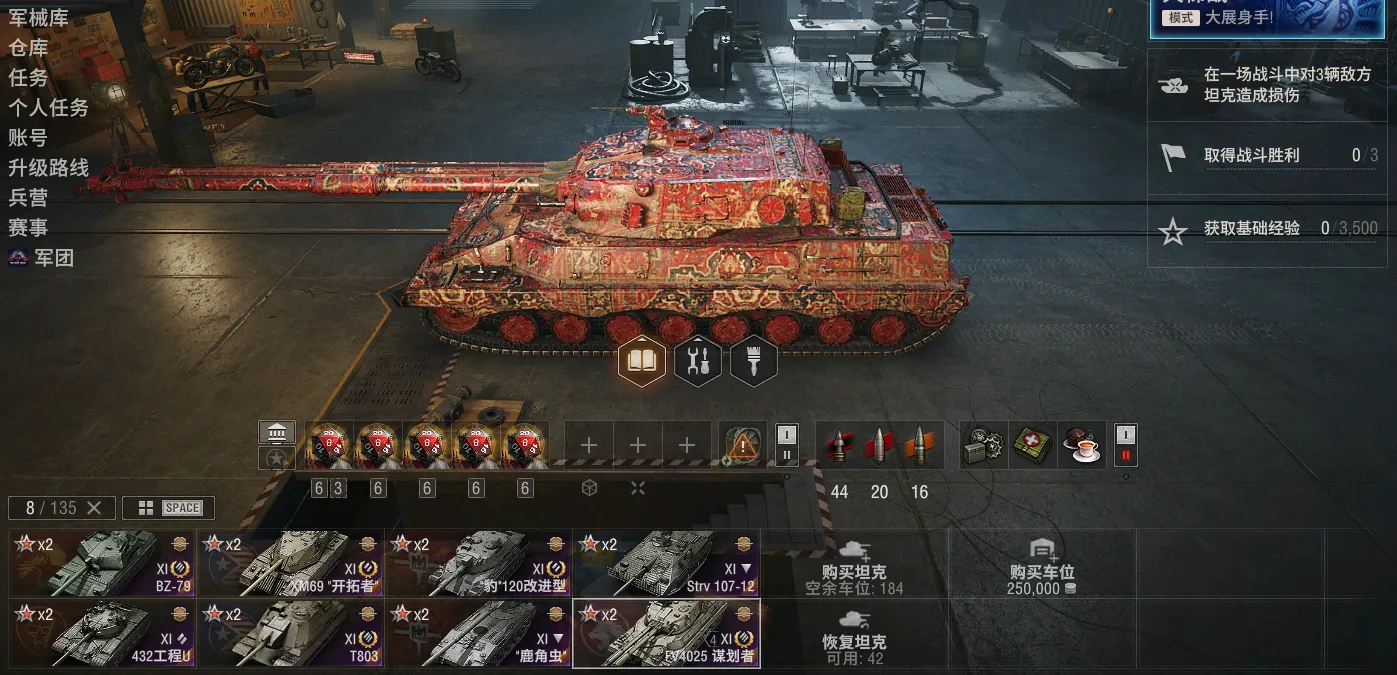This screenshot has width=1397, height=675.
Task: Select the Strv 107-12 tank
Action: tap(666, 563)
